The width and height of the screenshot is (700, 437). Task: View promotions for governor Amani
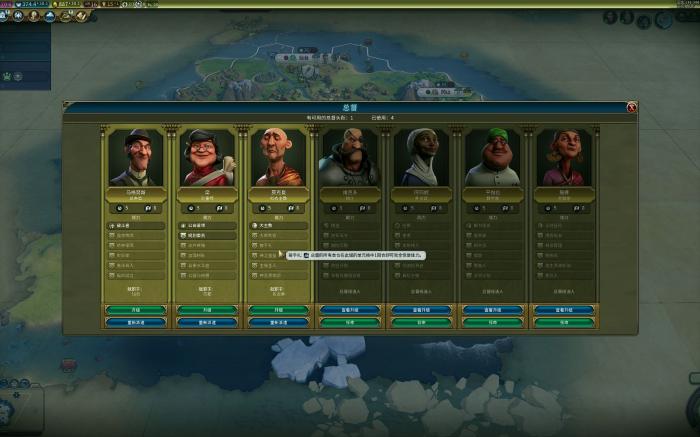[422, 310]
